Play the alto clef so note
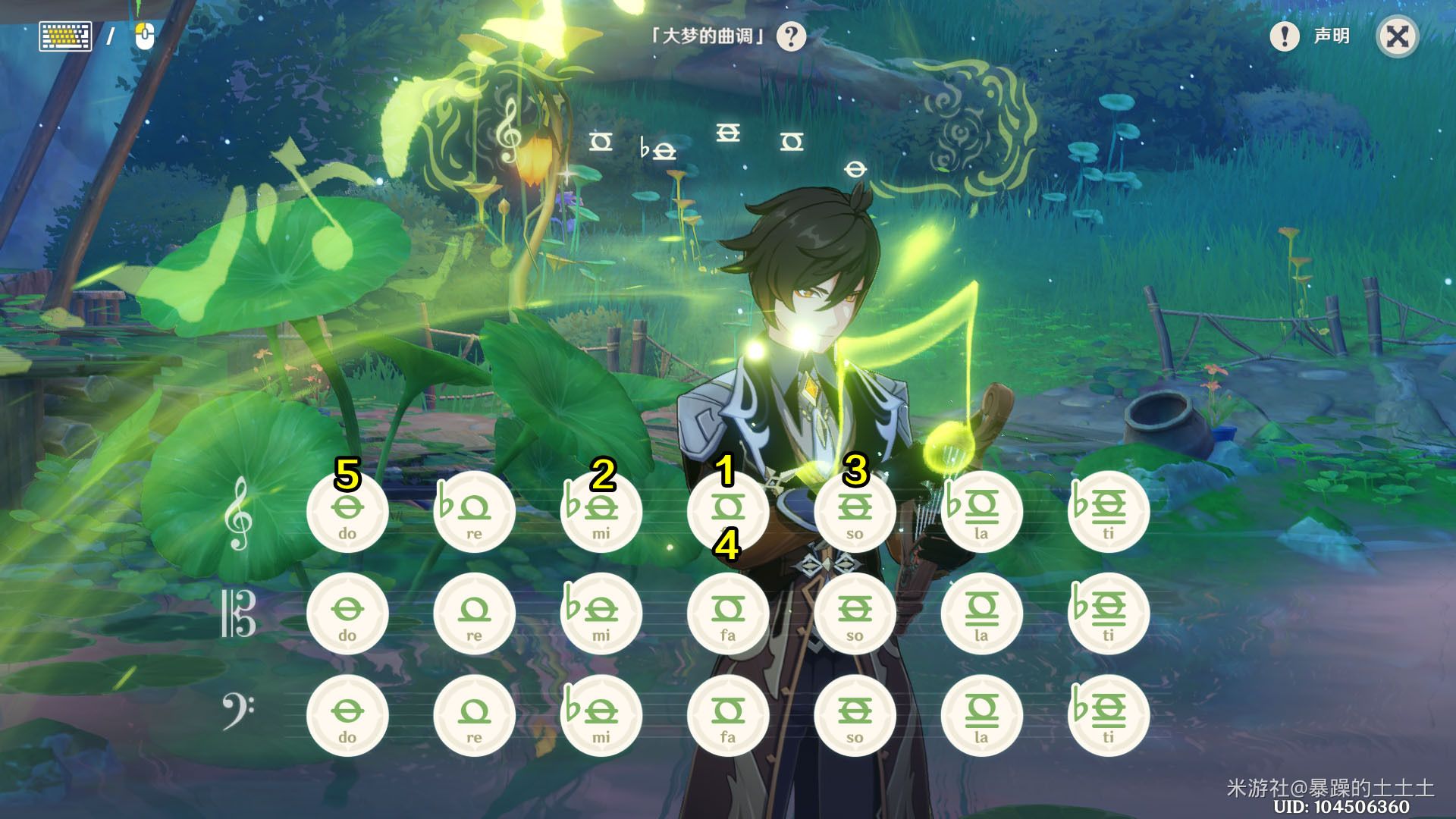The image size is (1456, 819). (854, 614)
